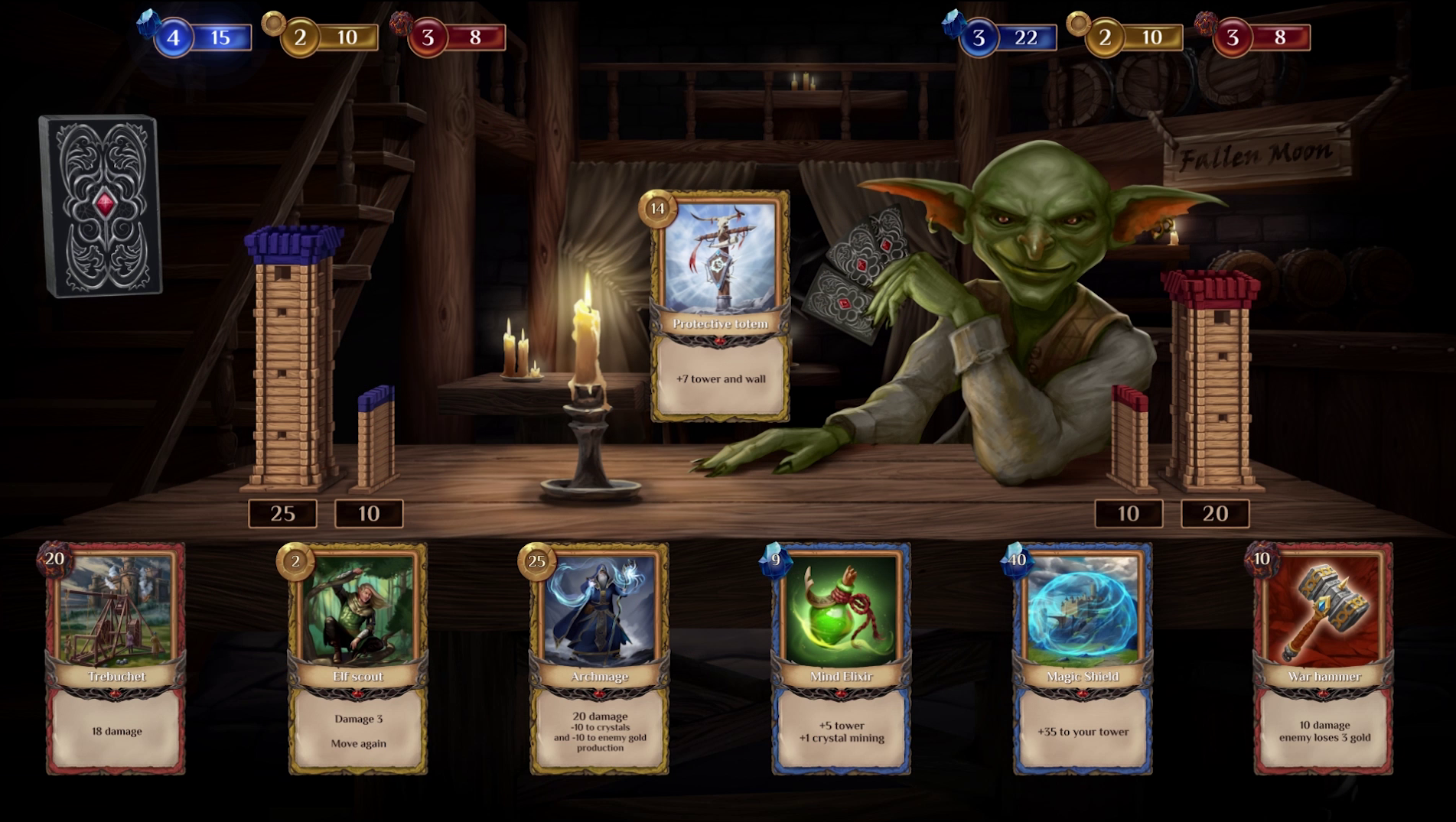Image resolution: width=1456 pixels, height=822 pixels.
Task: Inspect the Protective totem card on the table
Action: (720, 306)
